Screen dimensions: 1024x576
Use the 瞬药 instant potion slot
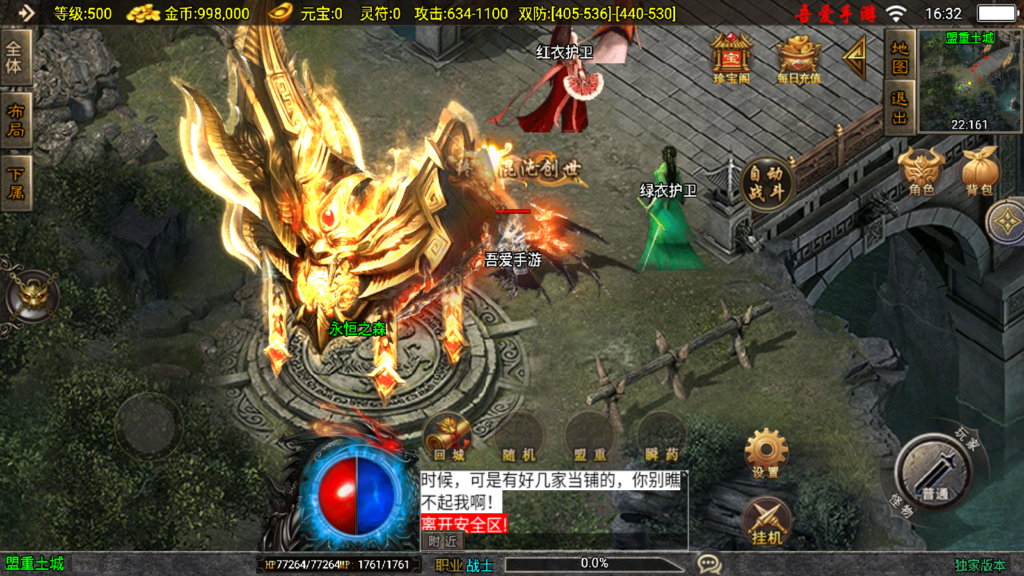tap(661, 436)
